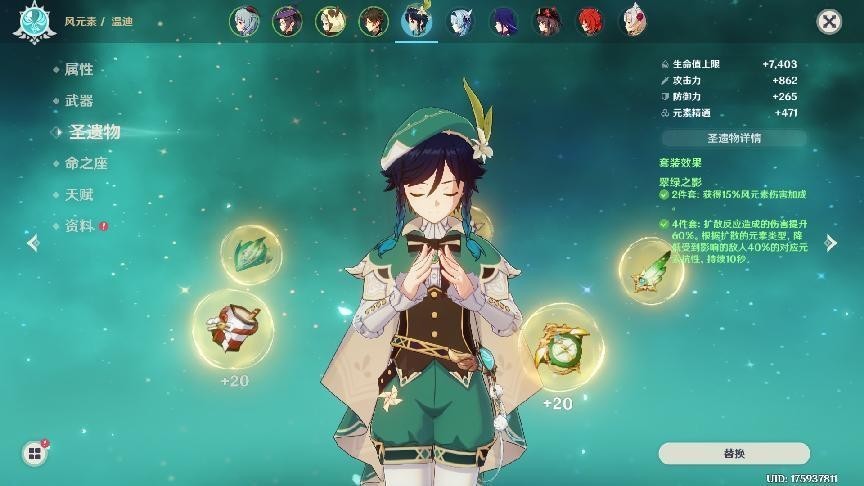Select the green feather artifact slot
This screenshot has height=486, width=864.
tap(651, 270)
